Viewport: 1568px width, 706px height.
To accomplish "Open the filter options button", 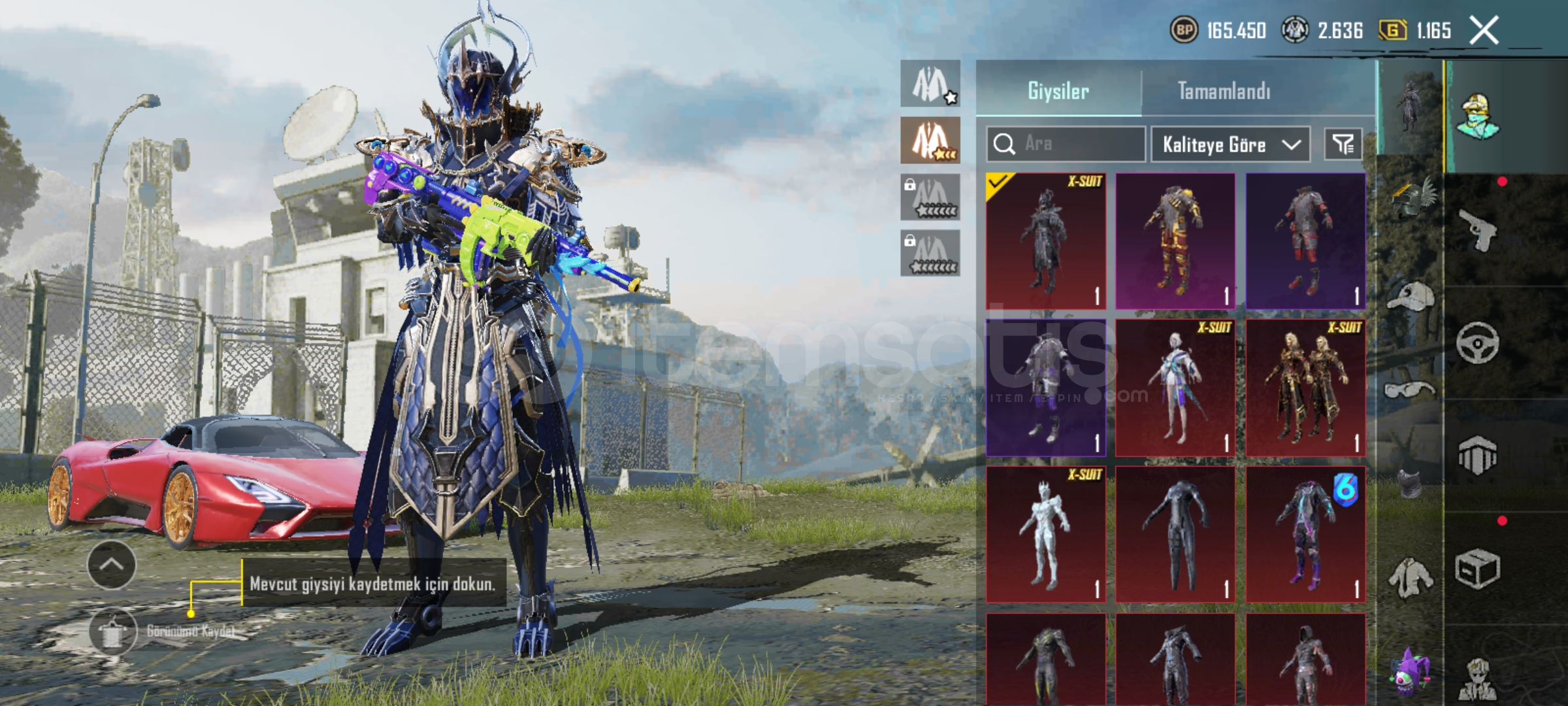I will coord(1343,144).
